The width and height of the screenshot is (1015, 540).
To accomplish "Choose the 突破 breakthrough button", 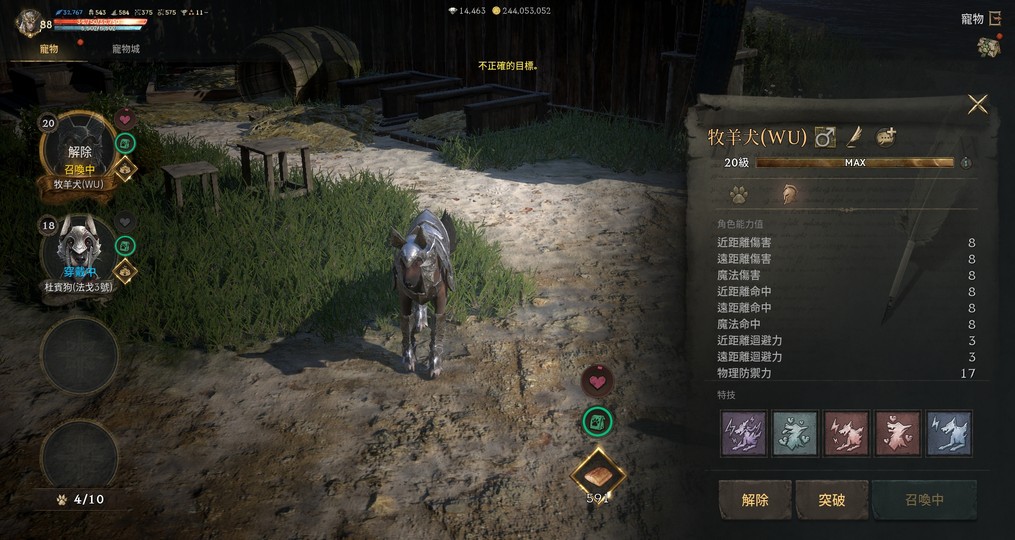I will click(831, 499).
